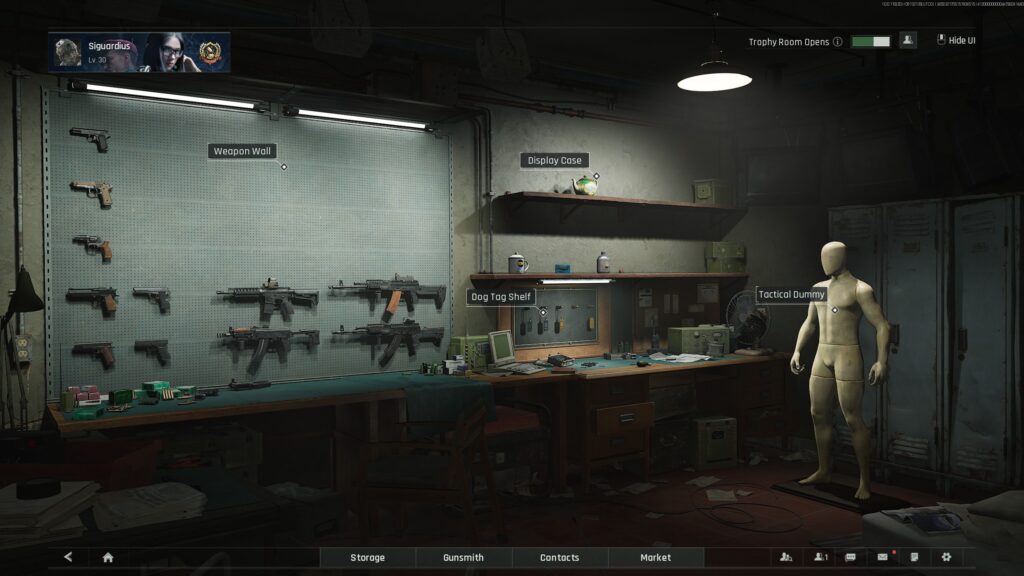Open the friends list icon showing 1

[820, 557]
